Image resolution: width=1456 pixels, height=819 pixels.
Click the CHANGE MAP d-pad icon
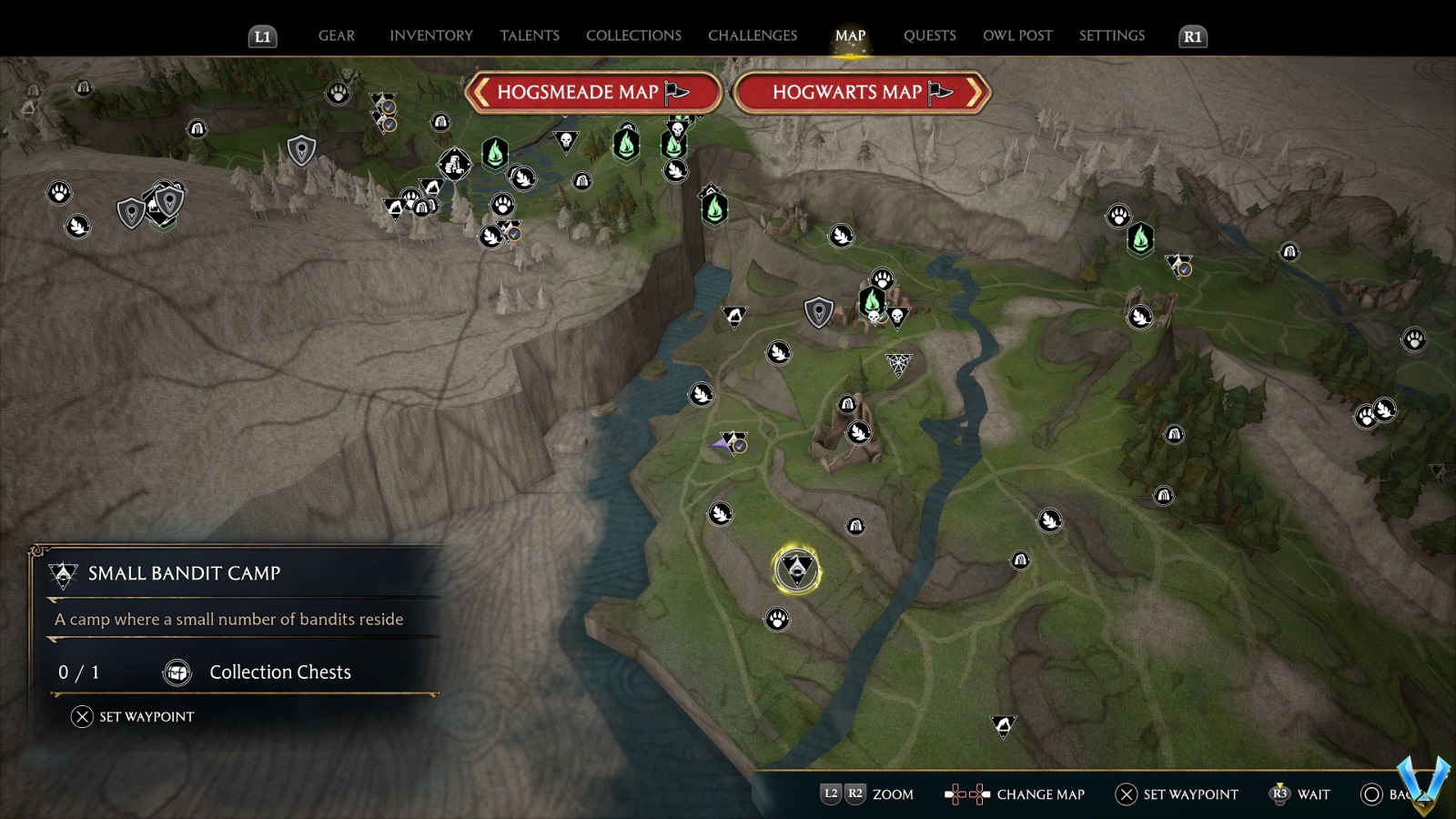coord(966,794)
